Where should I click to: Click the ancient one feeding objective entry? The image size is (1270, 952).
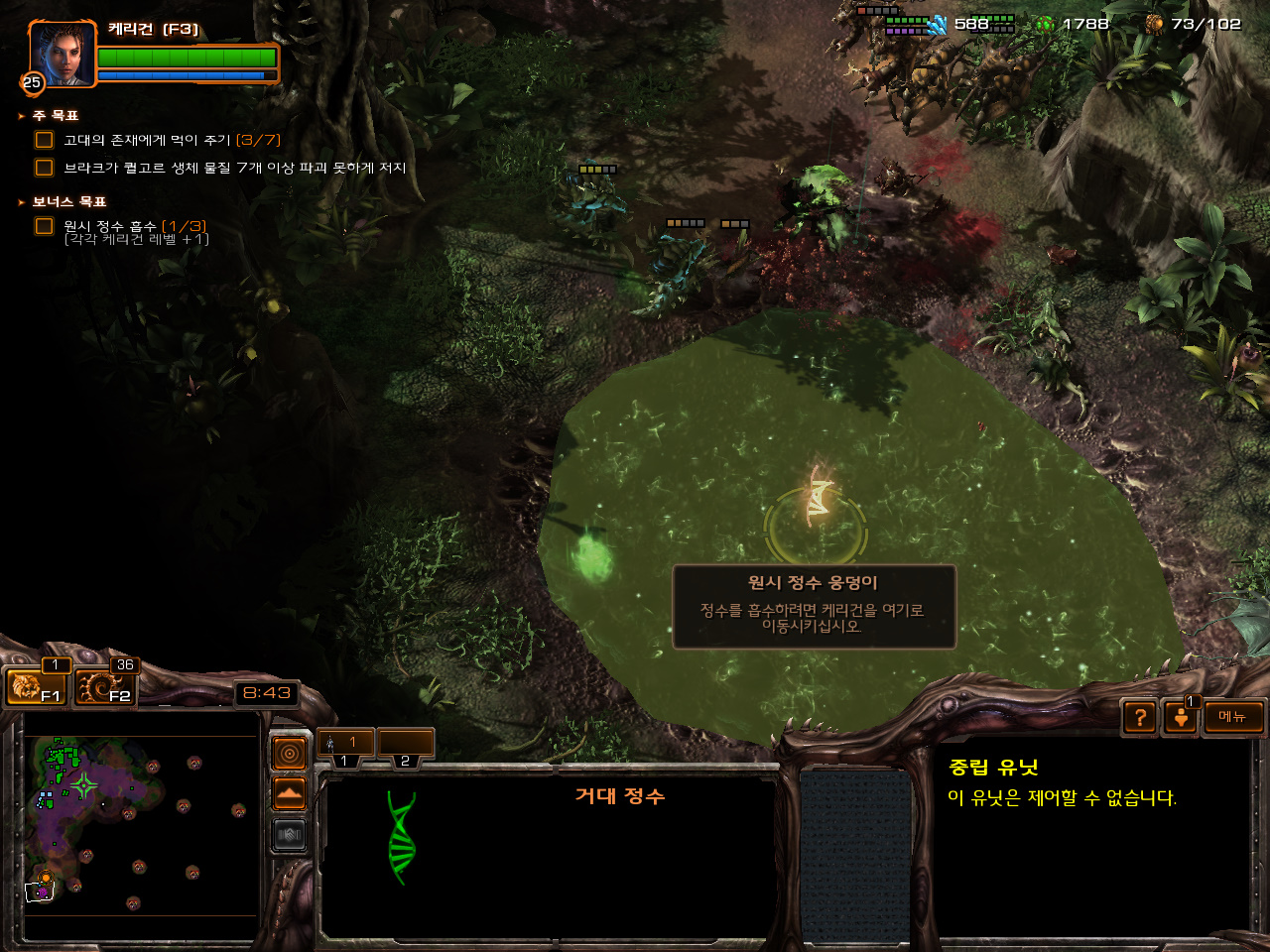coord(171,141)
